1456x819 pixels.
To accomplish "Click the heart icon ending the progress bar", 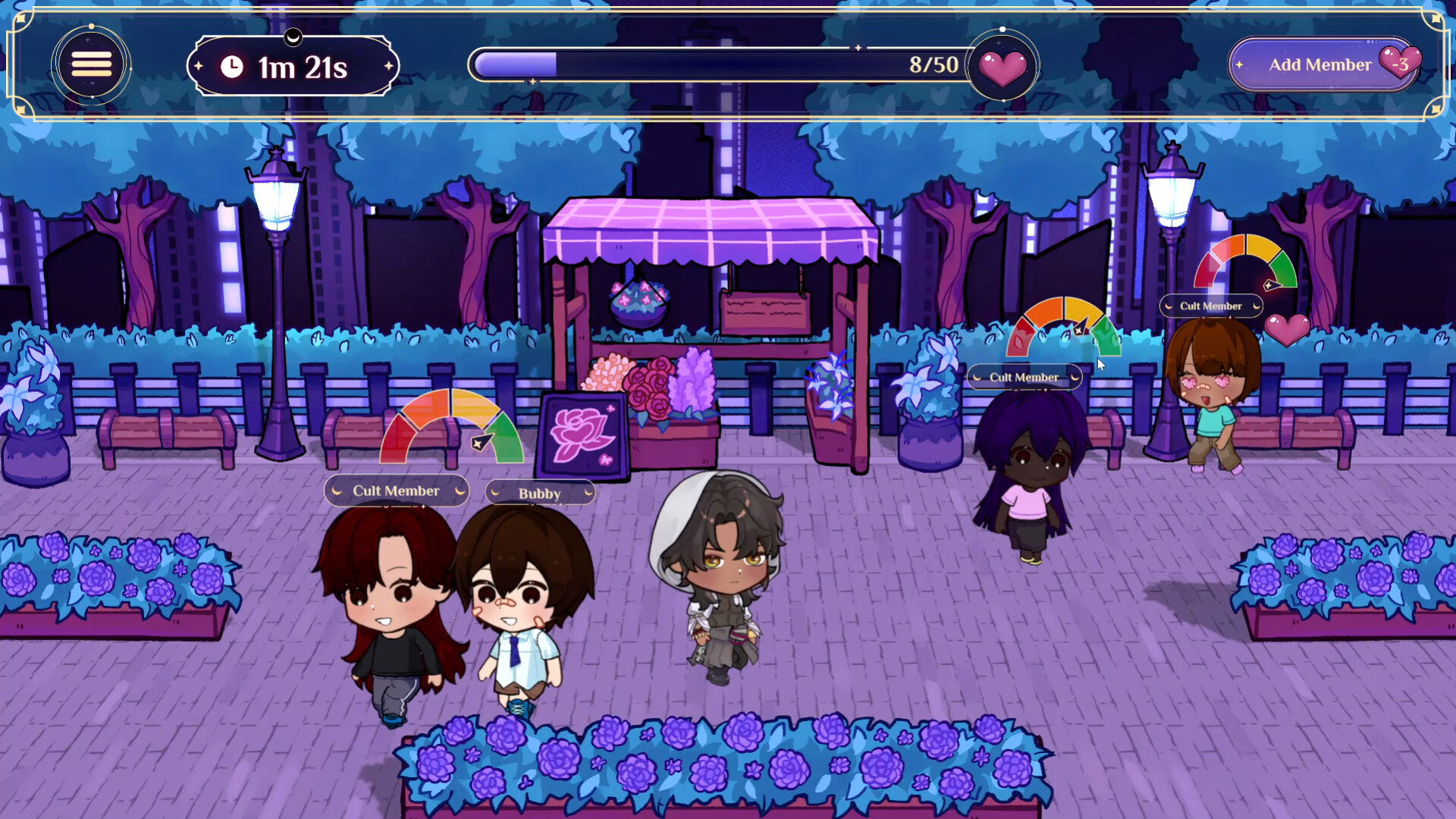I will click(x=1003, y=67).
